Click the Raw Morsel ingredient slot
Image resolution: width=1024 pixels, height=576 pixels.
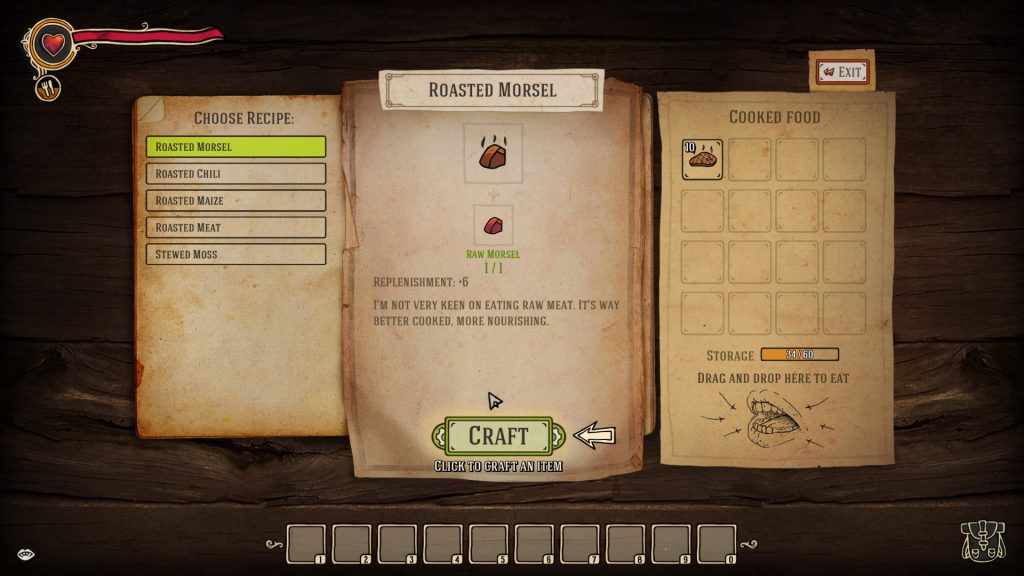point(493,225)
